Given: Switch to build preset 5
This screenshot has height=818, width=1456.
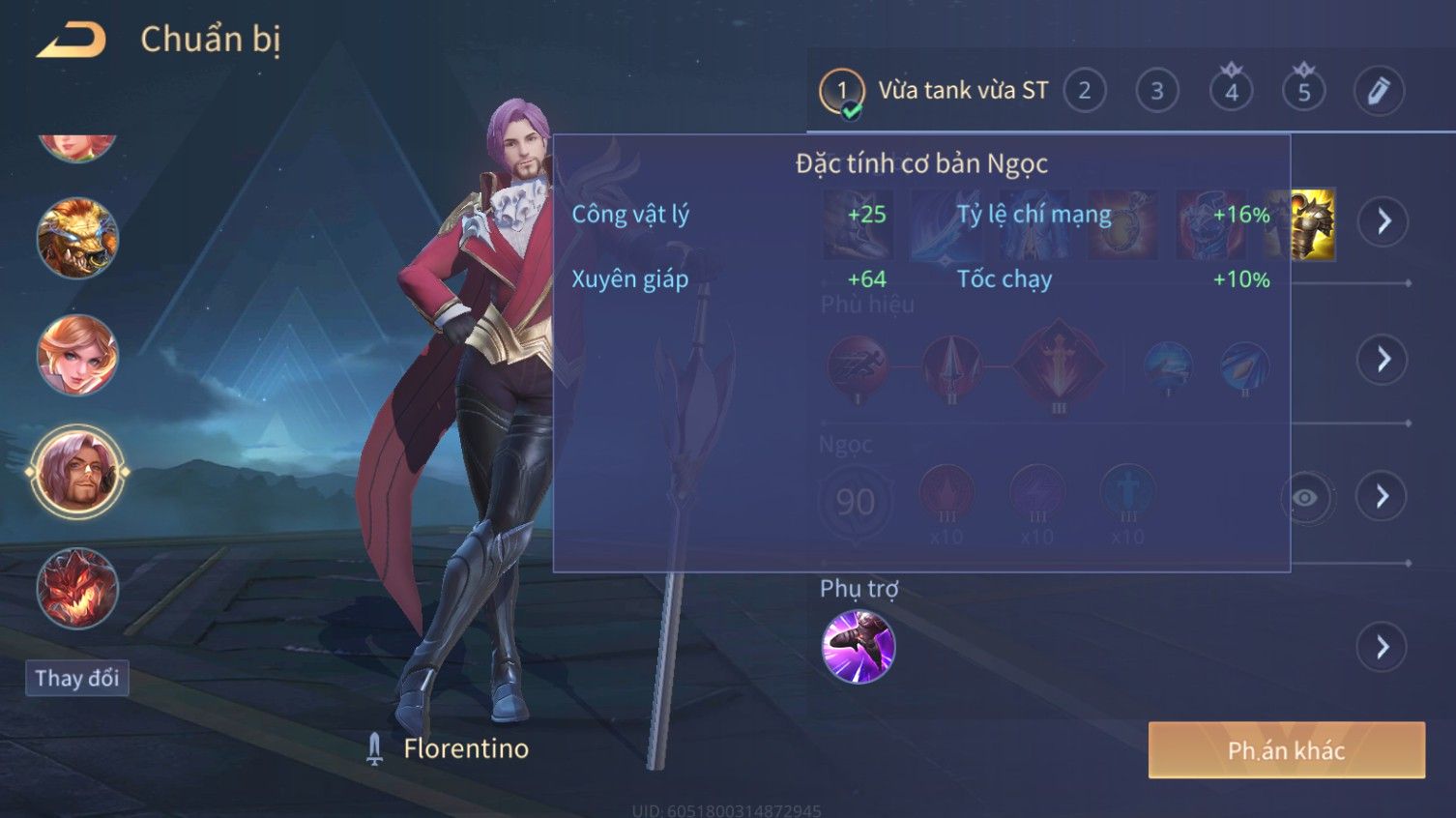Looking at the screenshot, I should point(1303,92).
